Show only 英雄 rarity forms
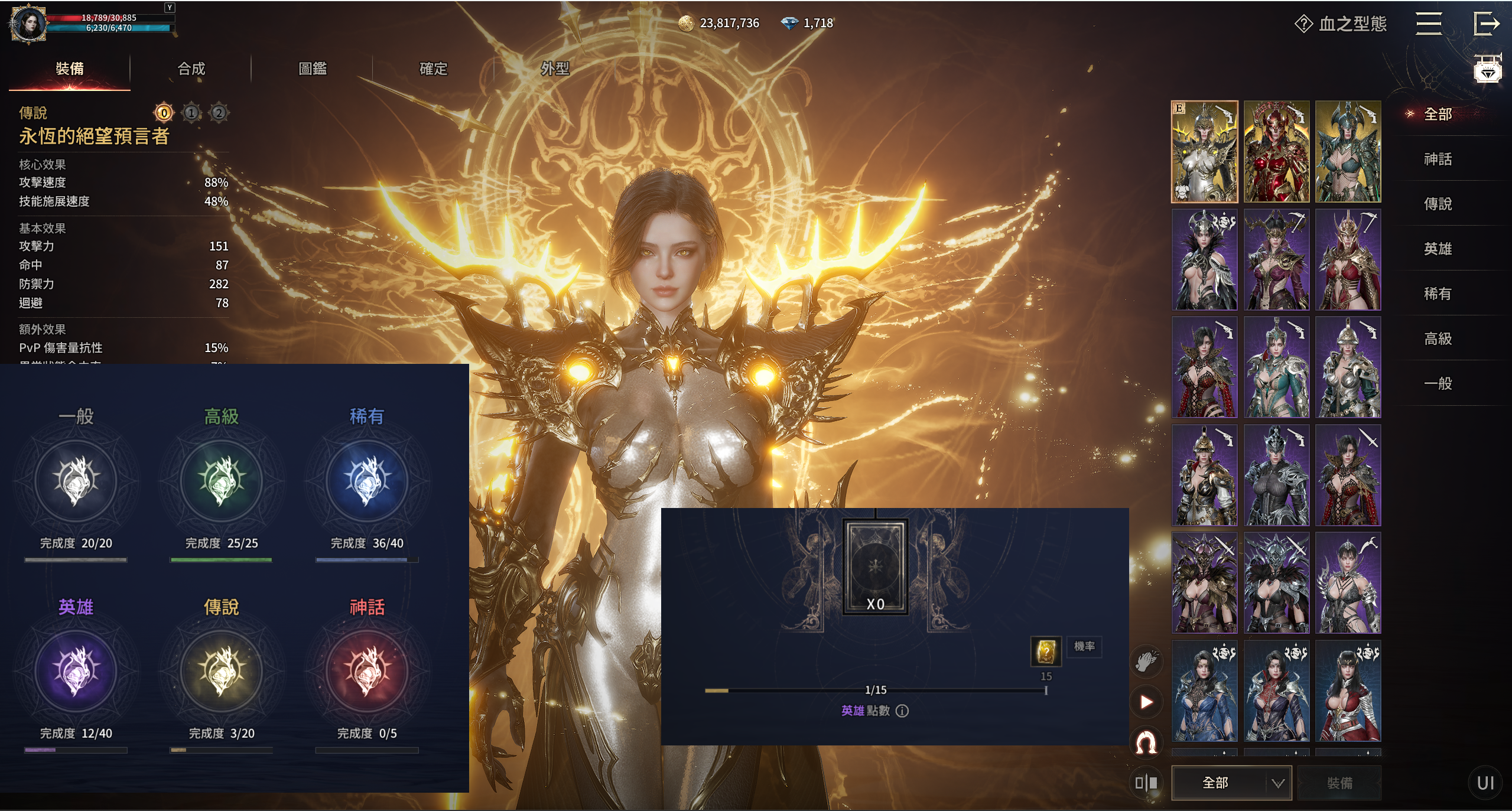The width and height of the screenshot is (1512, 811). tap(1438, 249)
